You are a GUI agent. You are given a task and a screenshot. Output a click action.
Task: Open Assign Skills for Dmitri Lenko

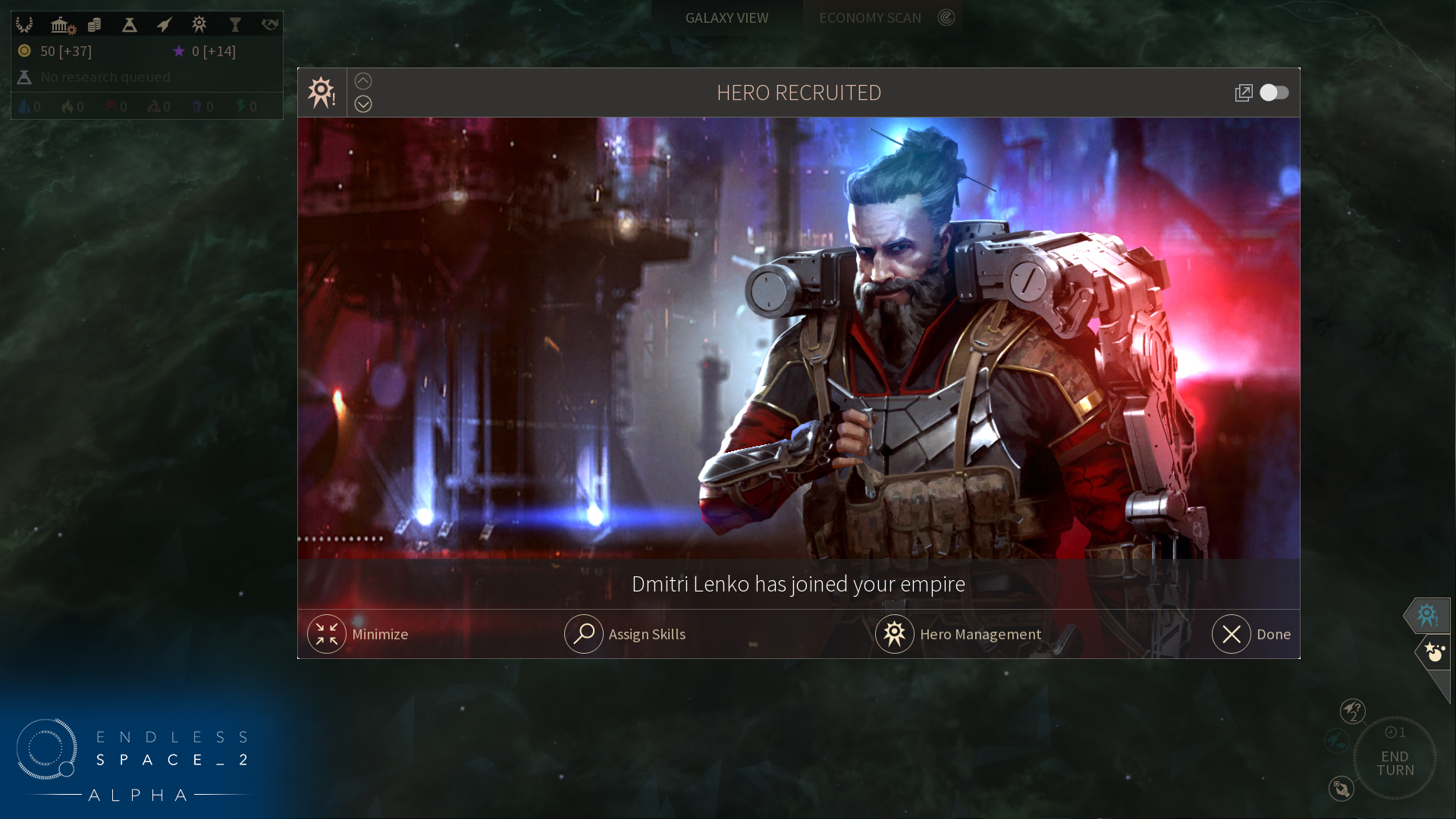coord(583,634)
